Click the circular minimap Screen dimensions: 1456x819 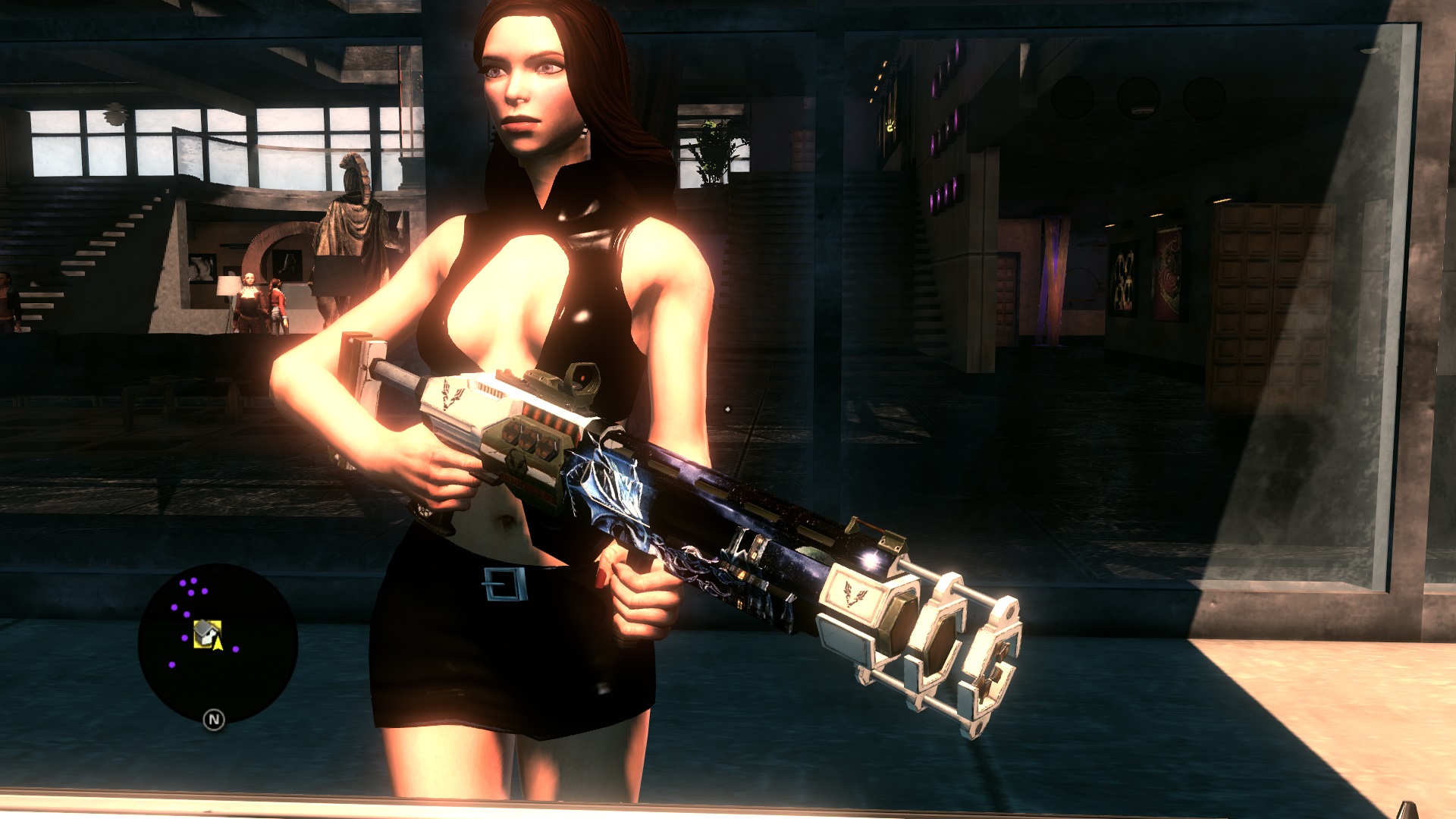pyautogui.click(x=218, y=643)
